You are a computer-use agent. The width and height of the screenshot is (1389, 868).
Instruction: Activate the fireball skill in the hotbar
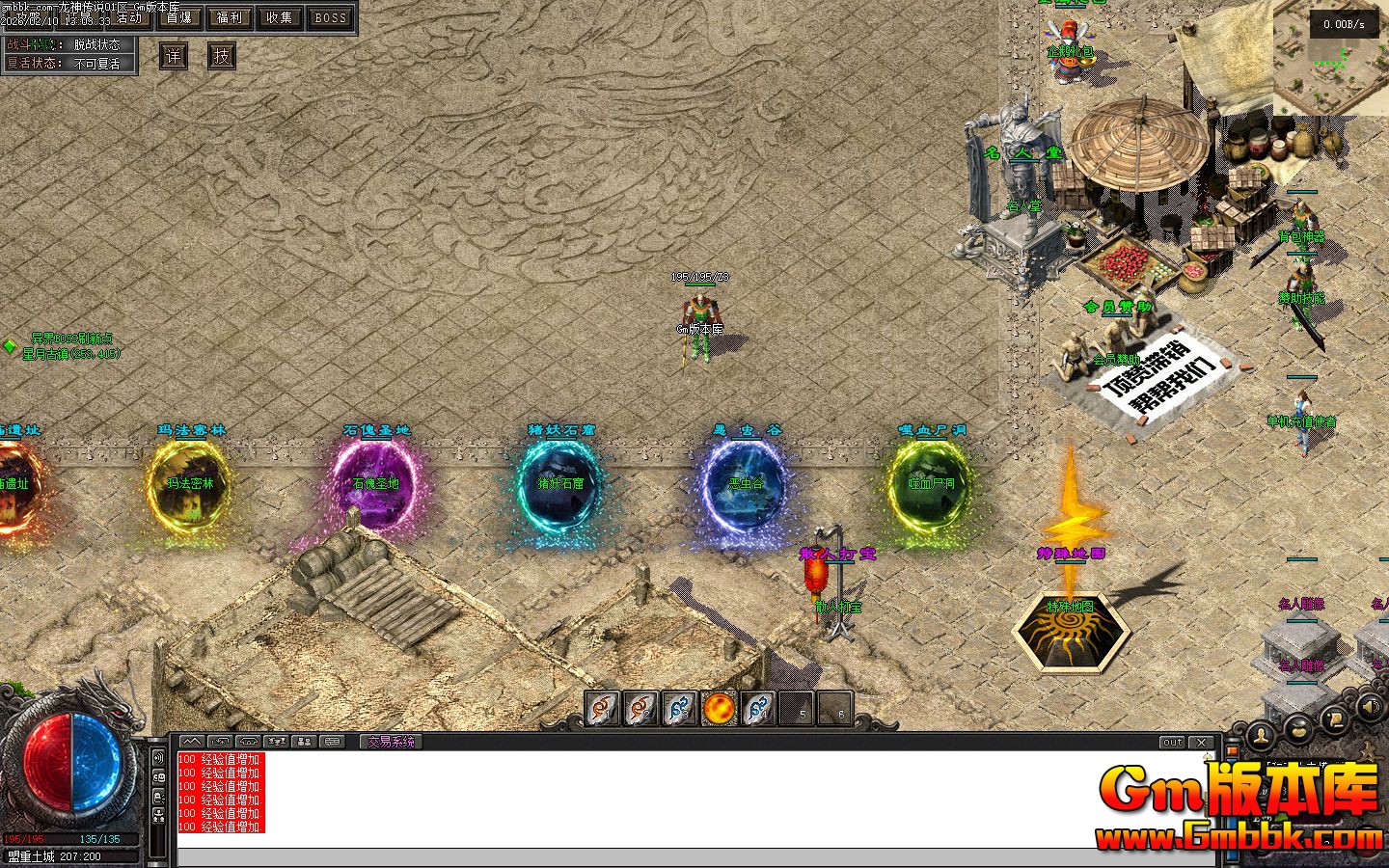pyautogui.click(x=719, y=709)
